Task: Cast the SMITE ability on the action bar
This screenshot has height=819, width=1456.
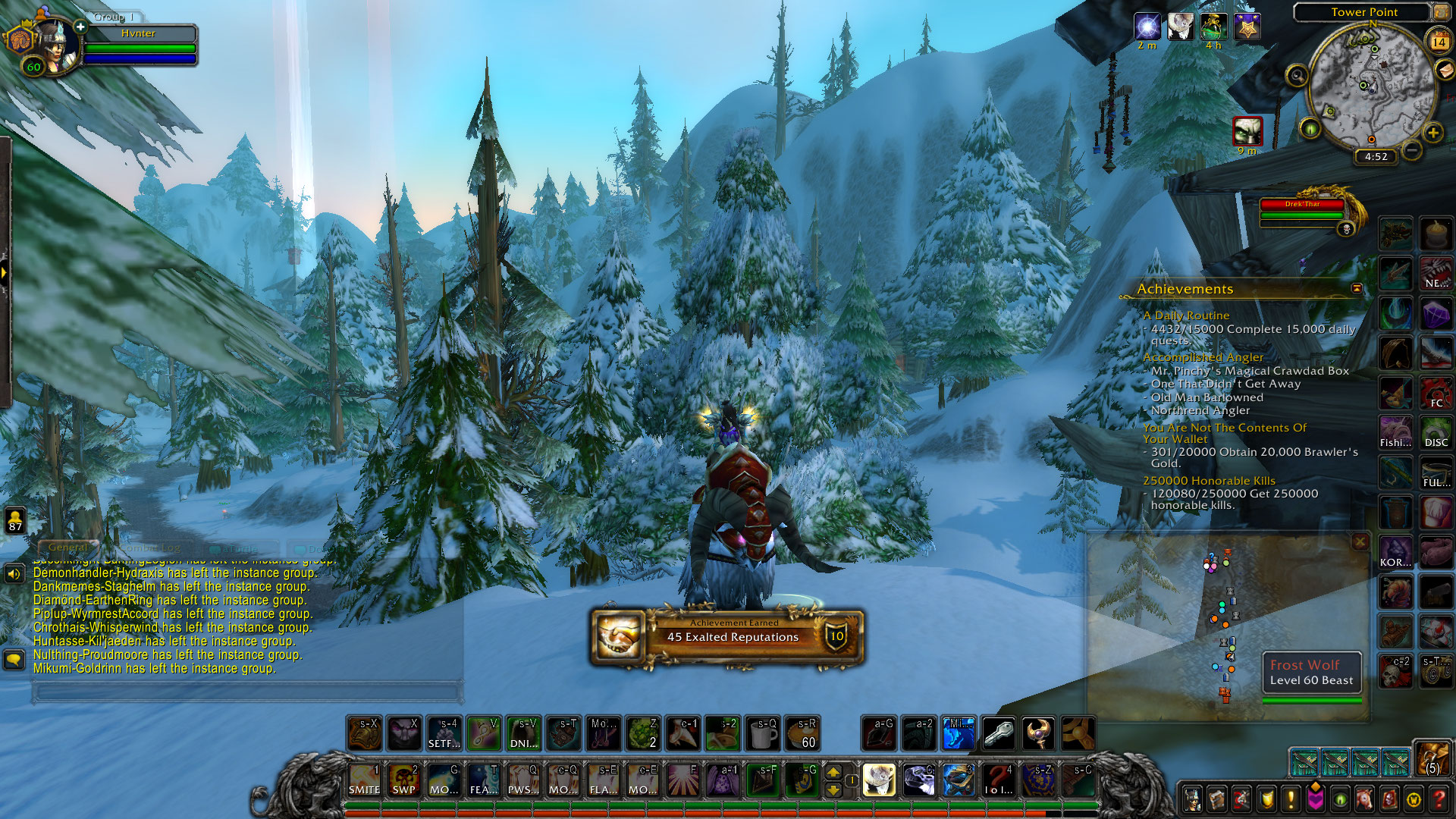Action: tap(365, 780)
